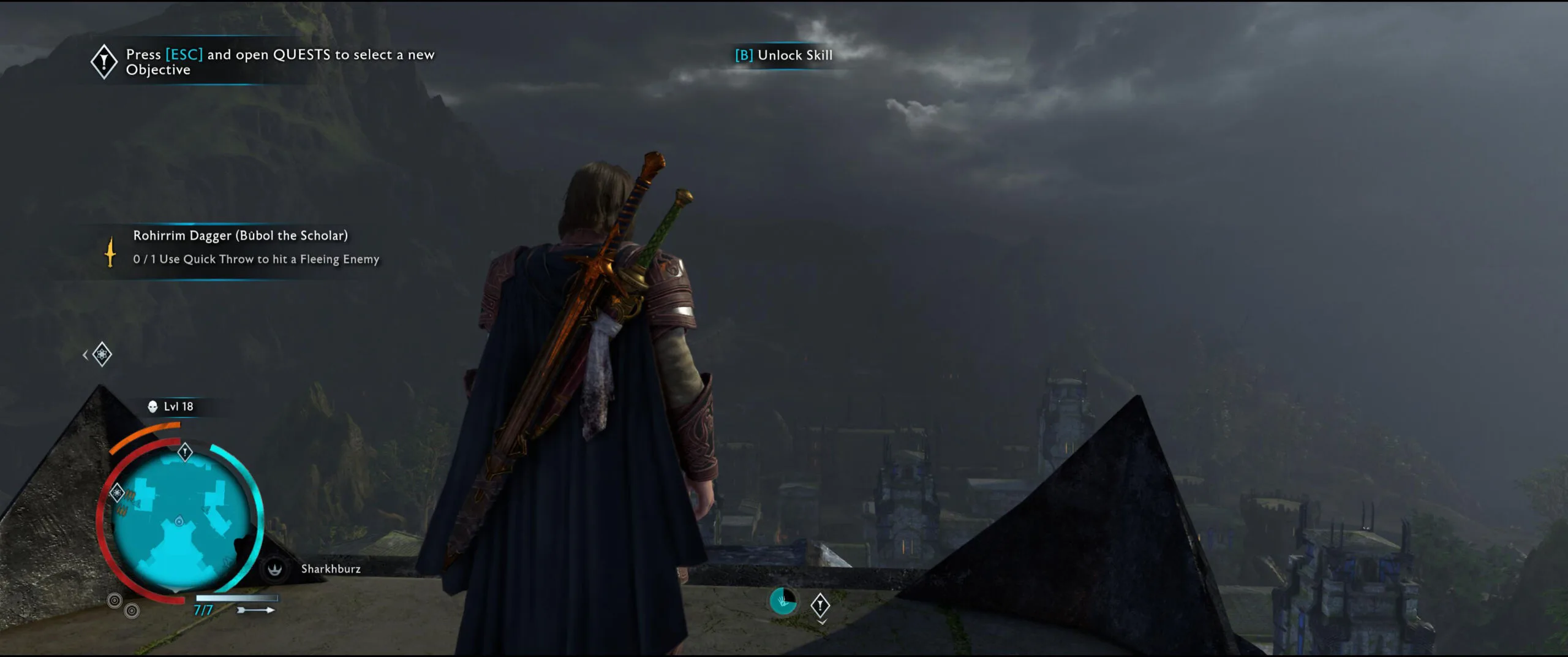Click the objective marker atop the minimap
1568x657 pixels.
pyautogui.click(x=185, y=452)
